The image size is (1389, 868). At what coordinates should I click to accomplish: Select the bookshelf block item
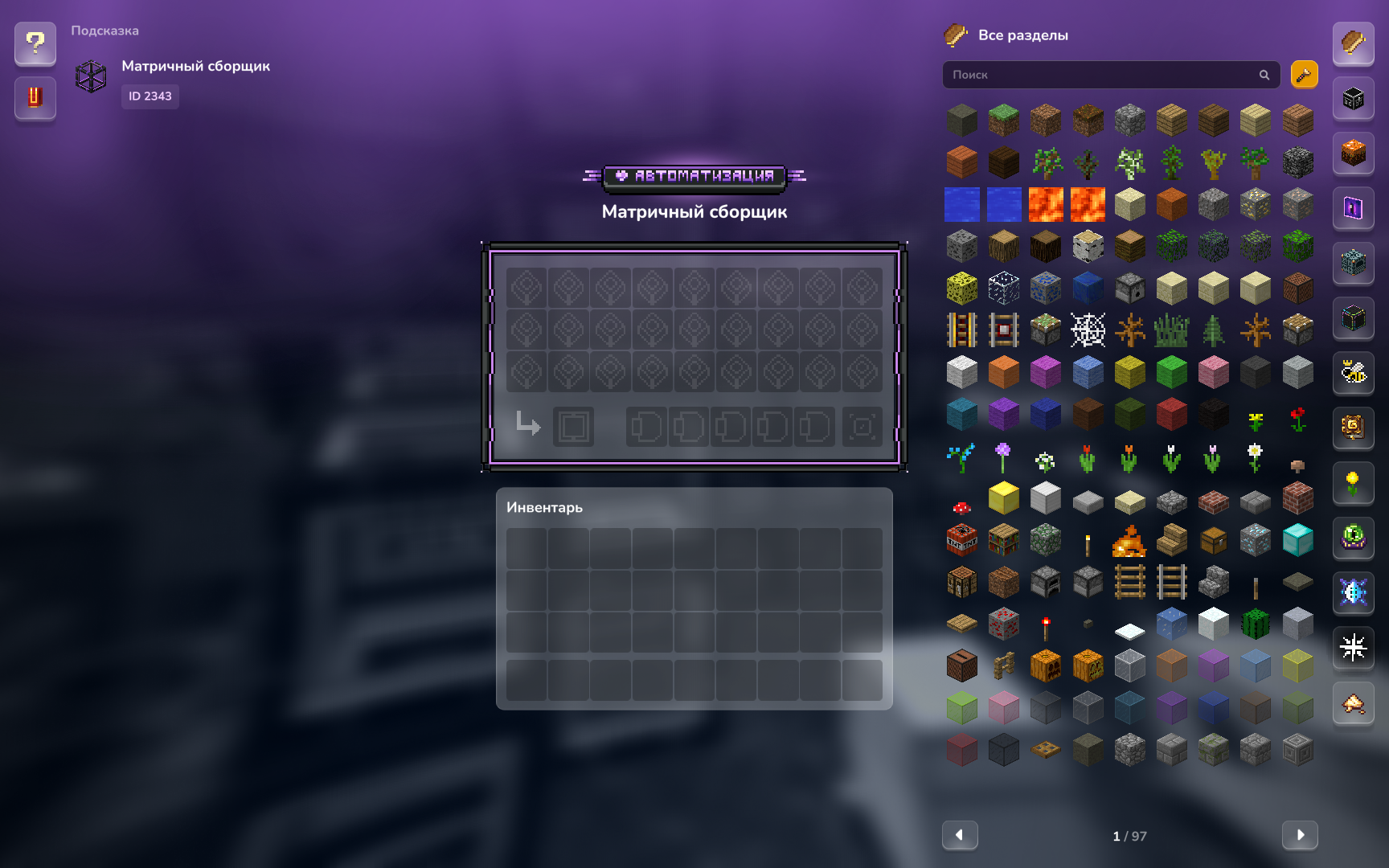[x=1003, y=540]
